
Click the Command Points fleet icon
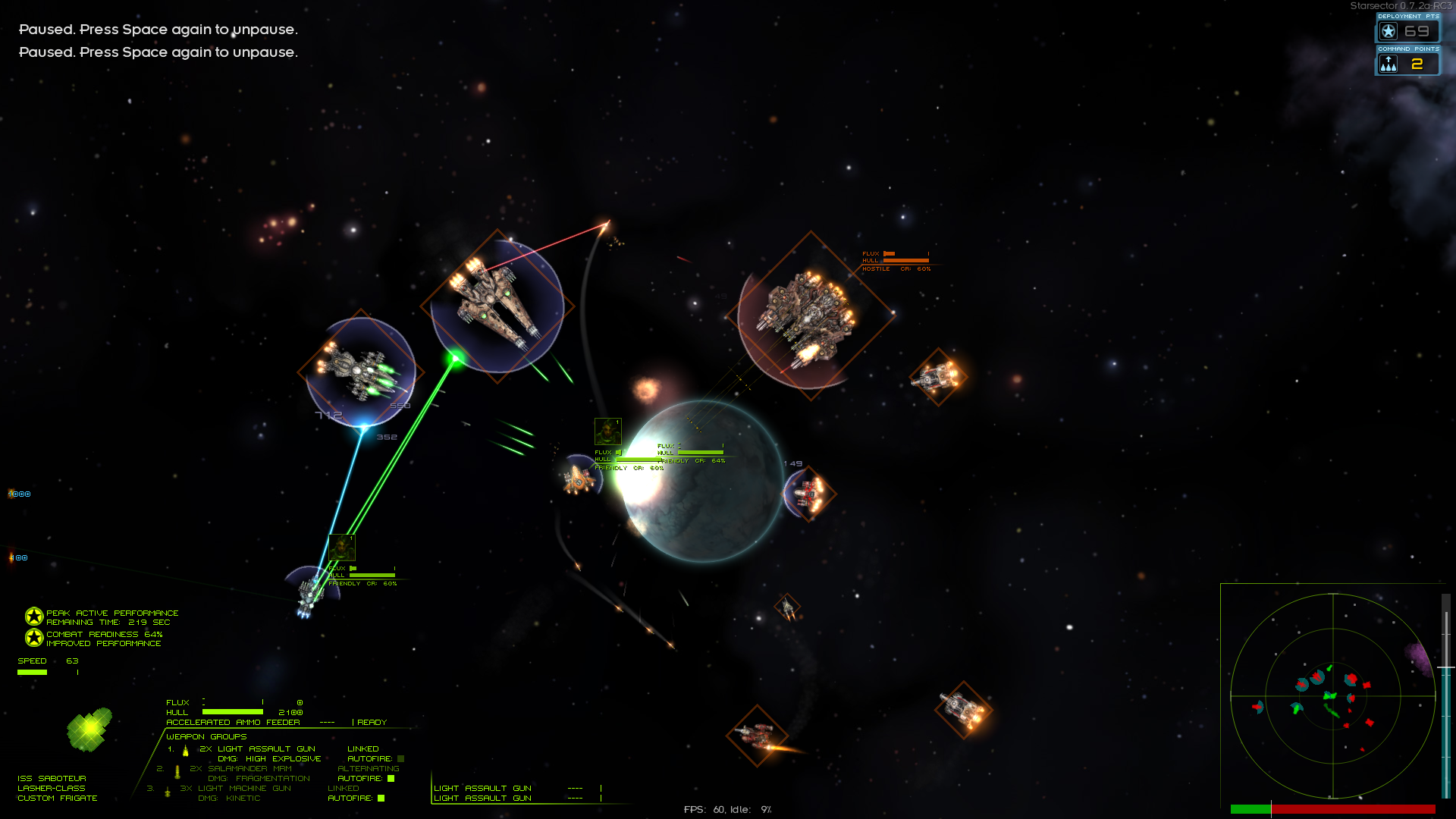tap(1389, 64)
